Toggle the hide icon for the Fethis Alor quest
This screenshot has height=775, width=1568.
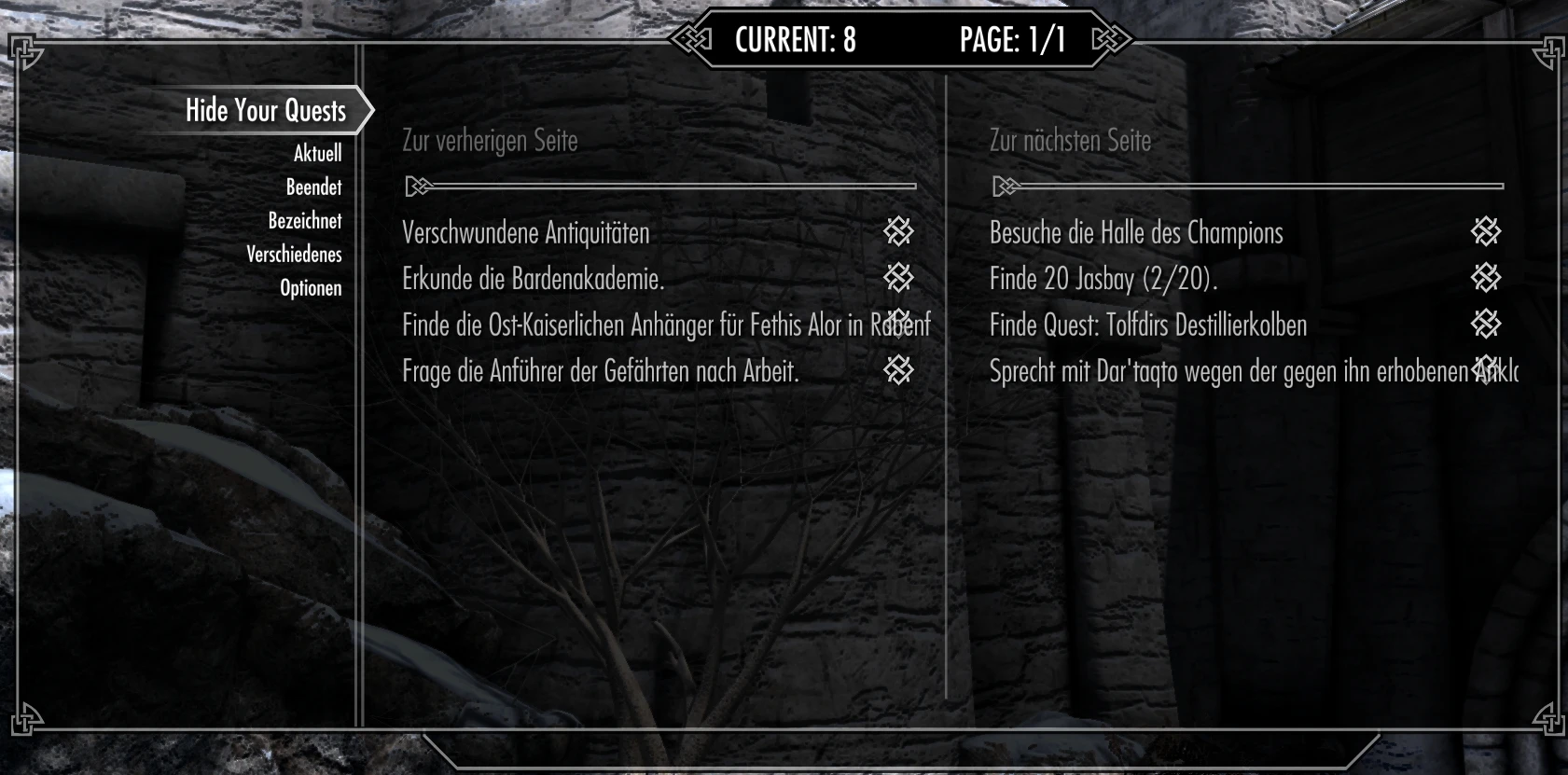tap(900, 324)
